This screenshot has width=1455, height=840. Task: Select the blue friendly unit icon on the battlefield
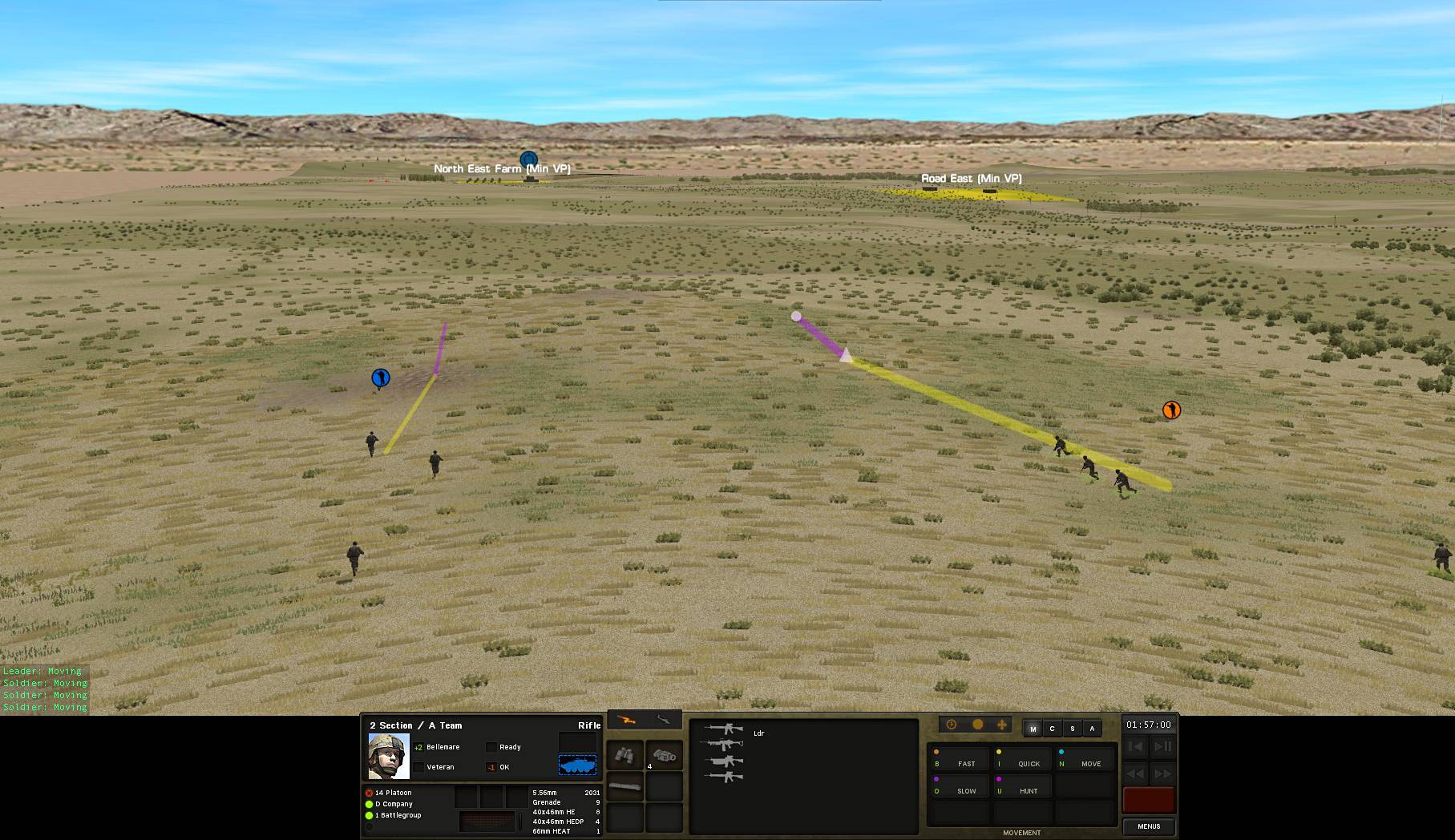pyautogui.click(x=382, y=377)
